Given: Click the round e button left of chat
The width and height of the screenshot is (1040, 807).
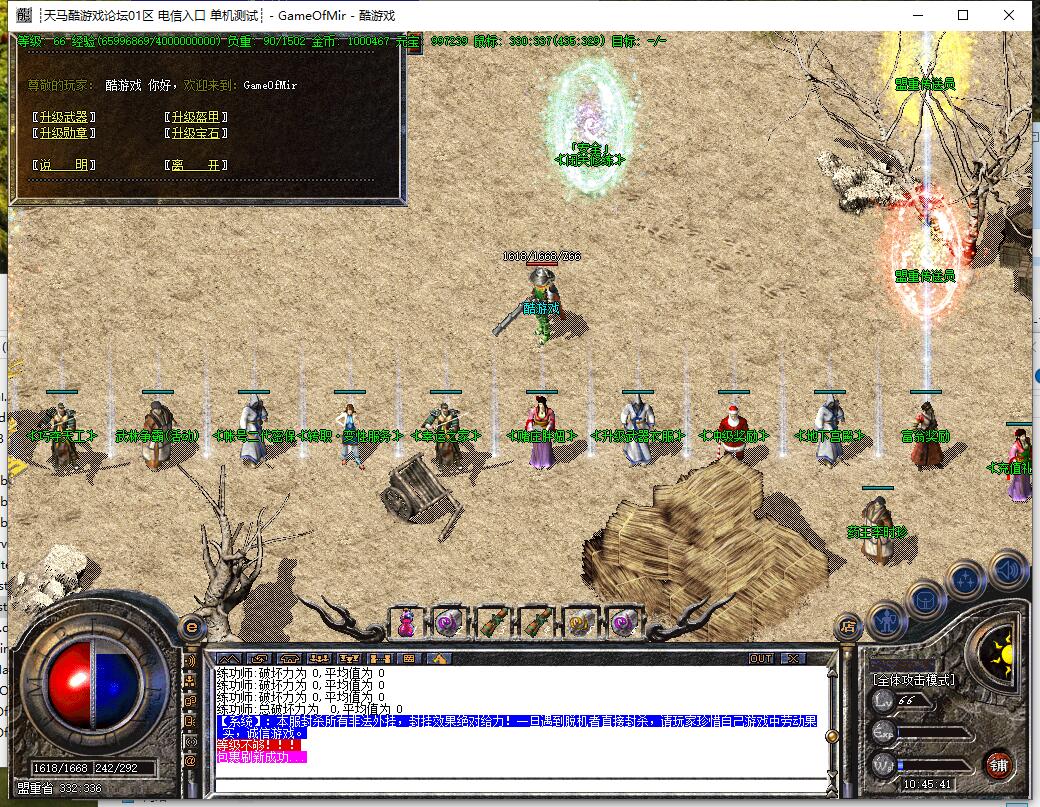Looking at the screenshot, I should 190,628.
